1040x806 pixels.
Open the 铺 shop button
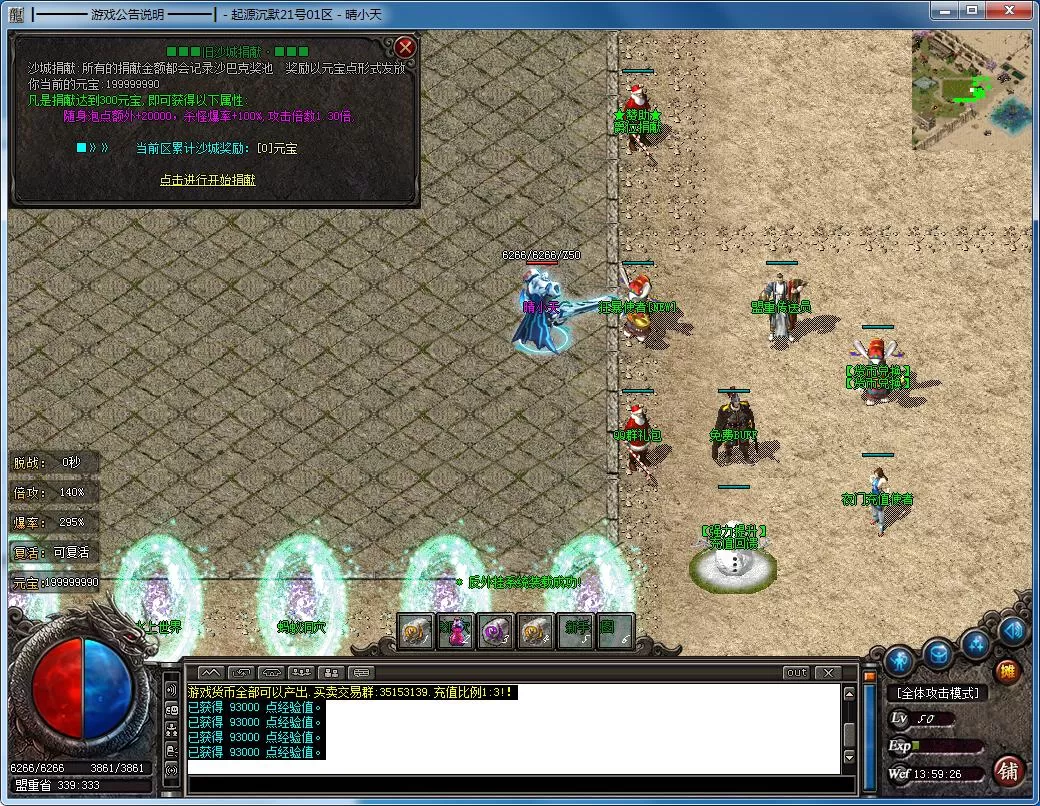click(x=1007, y=772)
